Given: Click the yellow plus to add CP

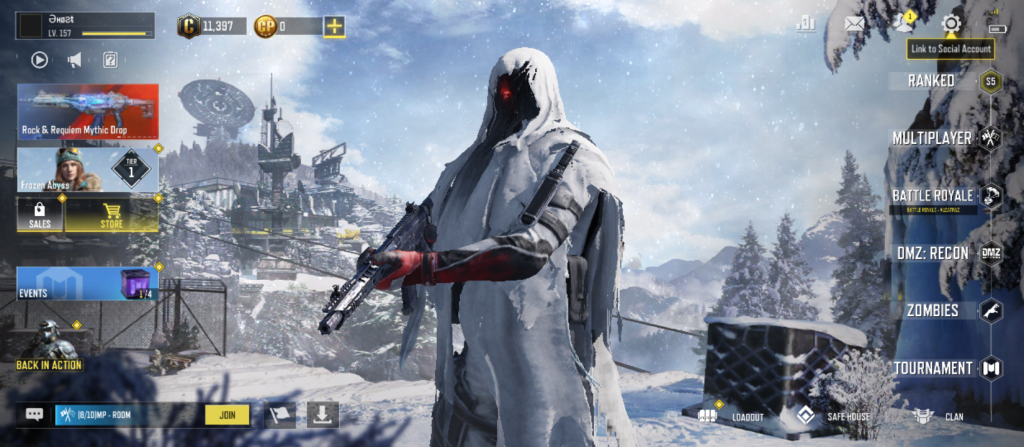Looking at the screenshot, I should (x=334, y=26).
